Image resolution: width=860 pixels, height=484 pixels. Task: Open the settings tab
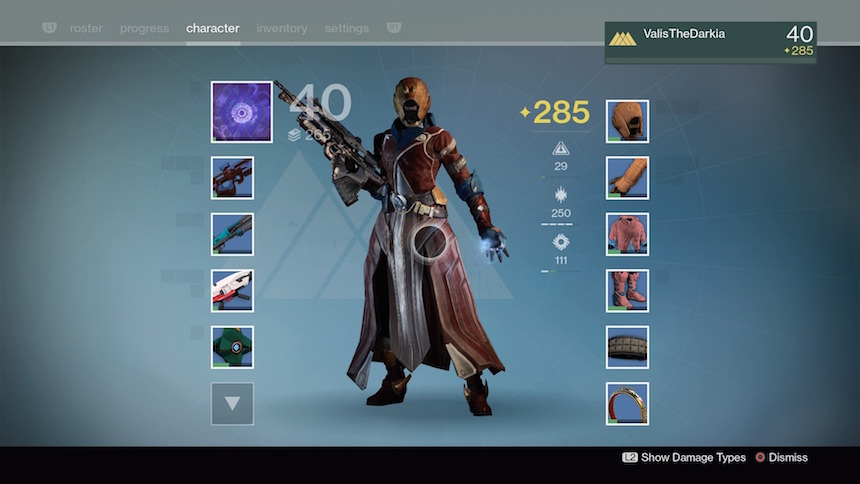[347, 28]
